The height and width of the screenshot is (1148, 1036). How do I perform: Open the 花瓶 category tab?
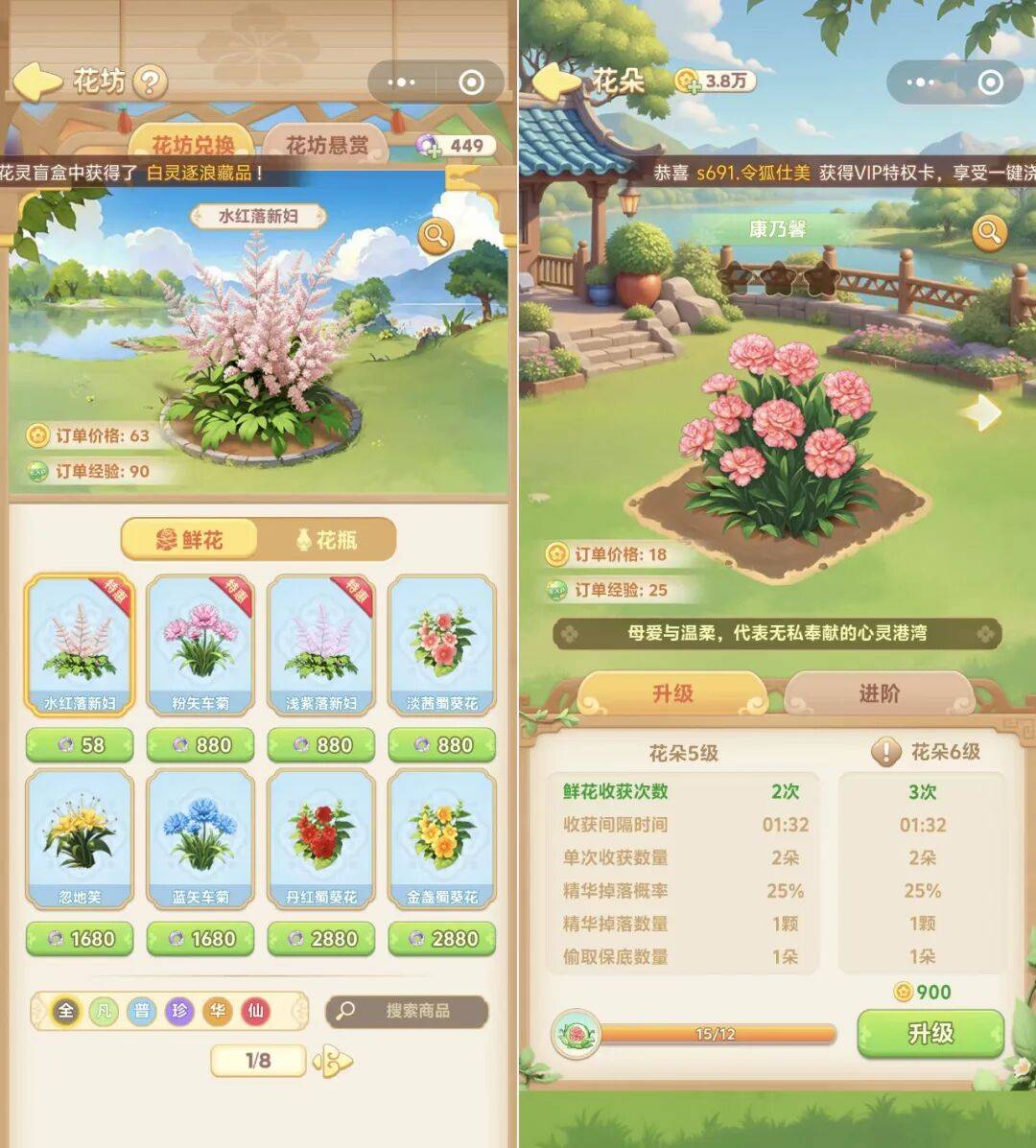[x=326, y=540]
